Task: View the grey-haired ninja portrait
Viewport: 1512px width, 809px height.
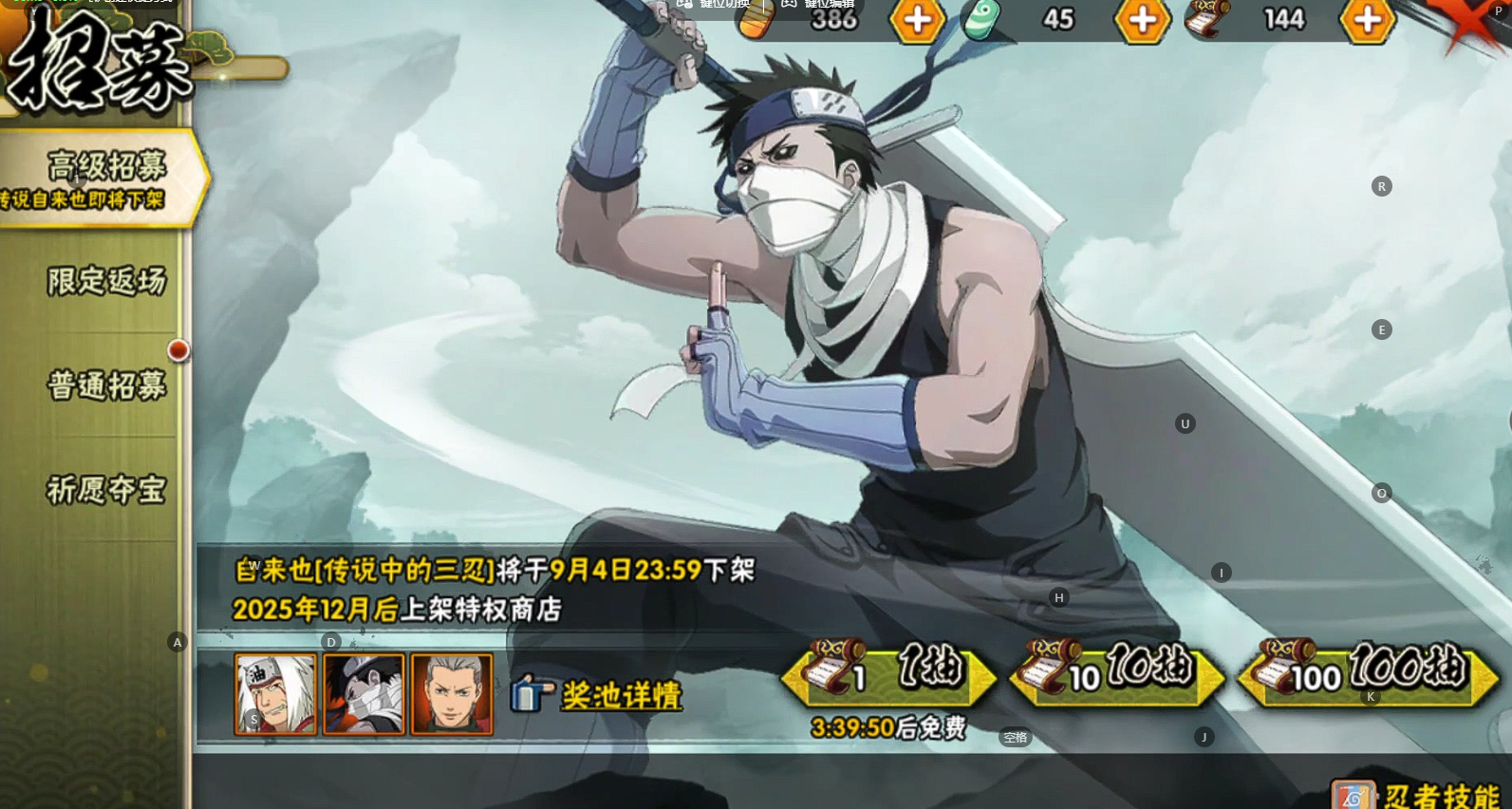Action: click(452, 694)
